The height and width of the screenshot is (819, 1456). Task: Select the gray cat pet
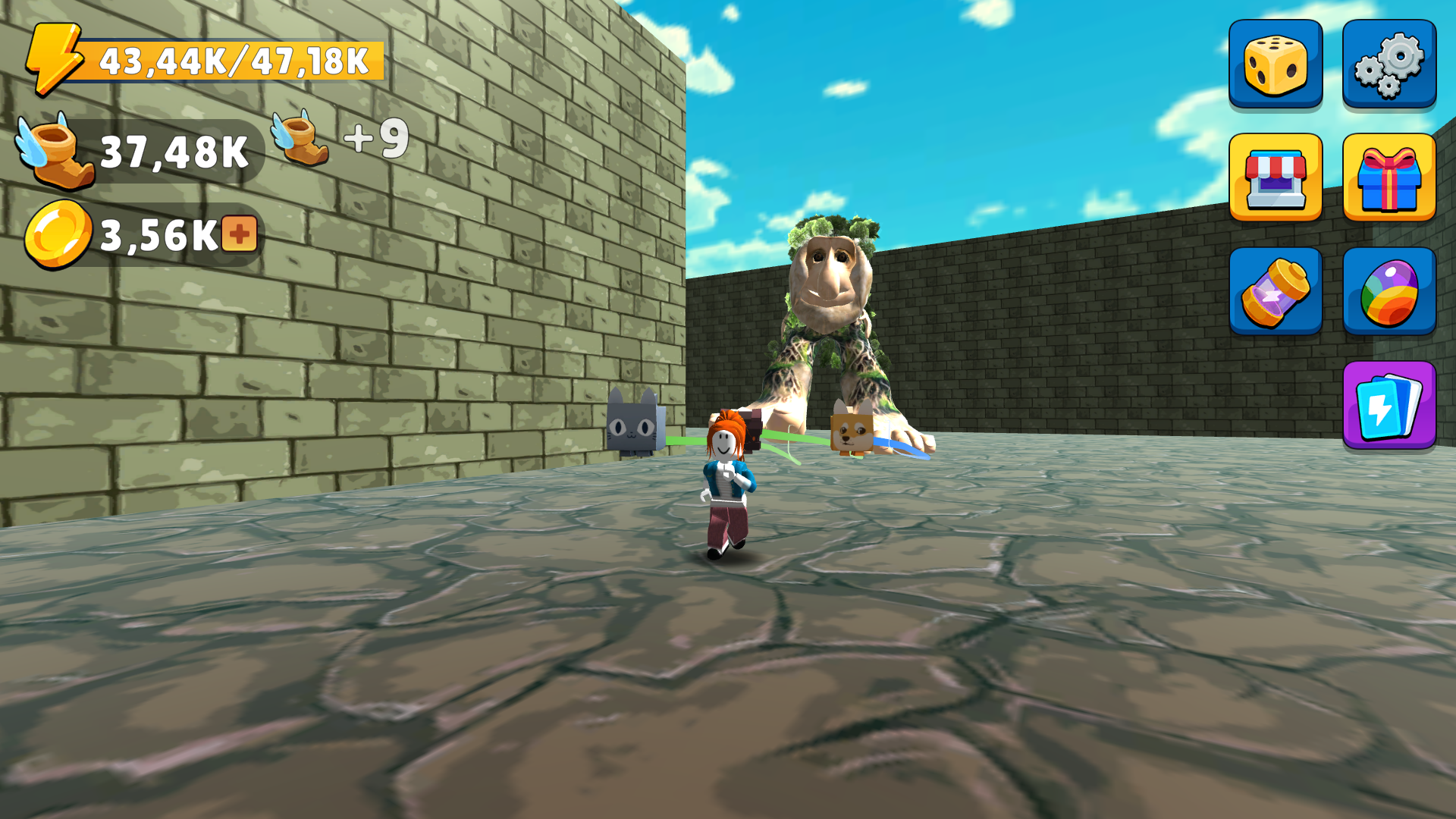[x=633, y=425]
